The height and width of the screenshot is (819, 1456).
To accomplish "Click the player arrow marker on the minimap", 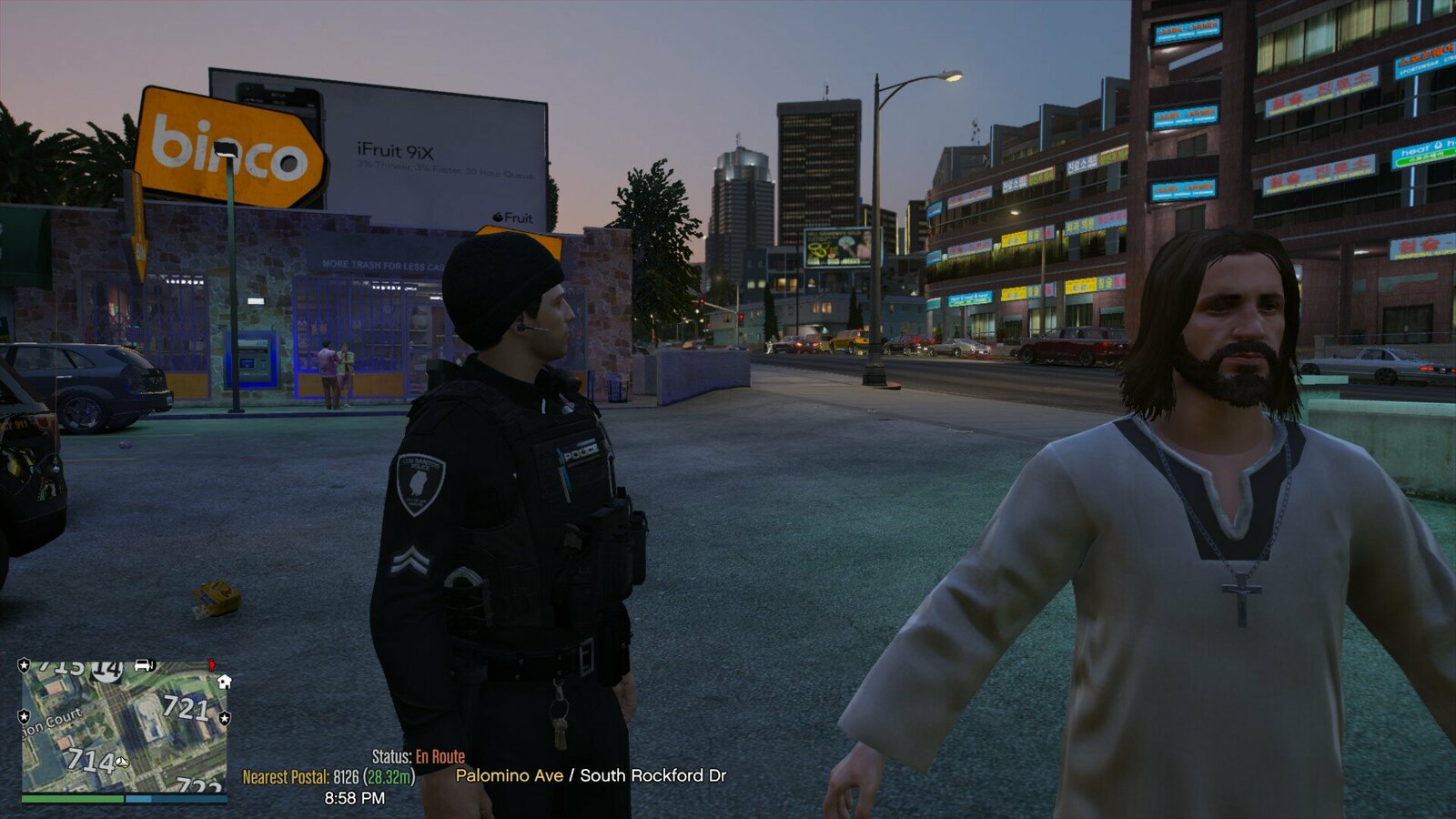I will tap(123, 761).
